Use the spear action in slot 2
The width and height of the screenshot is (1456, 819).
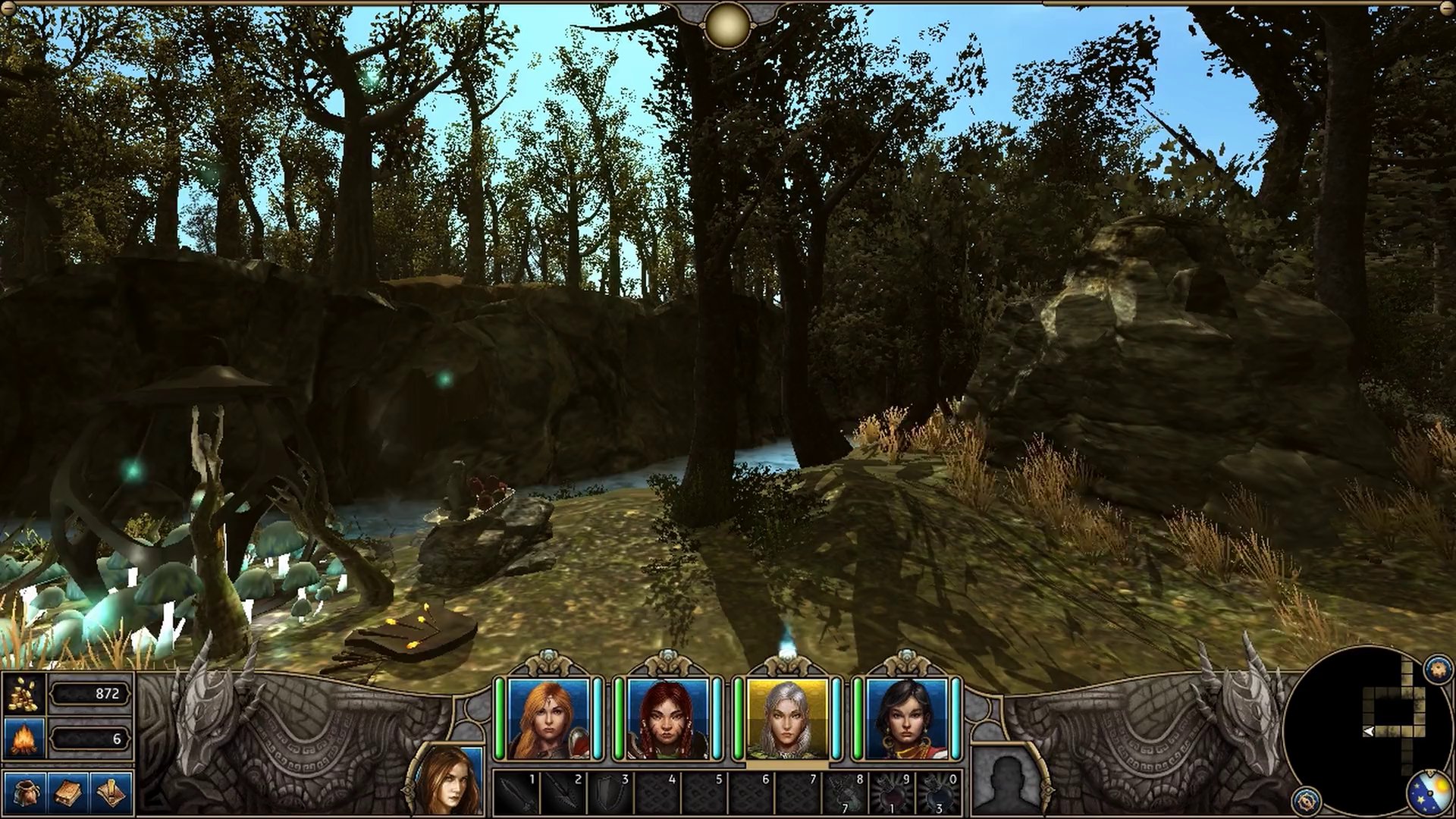point(563,793)
